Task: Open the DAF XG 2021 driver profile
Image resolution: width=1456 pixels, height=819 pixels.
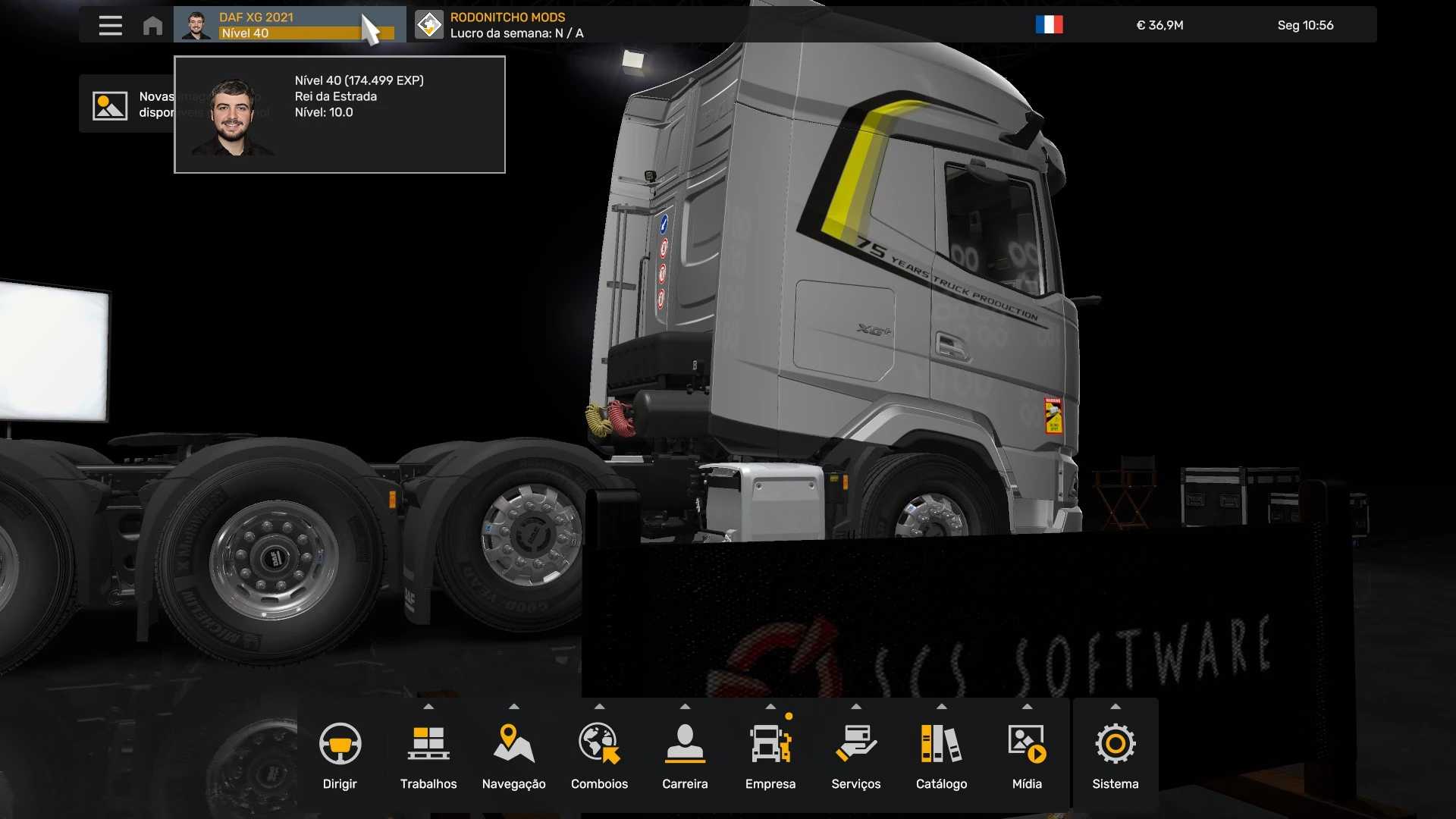Action: click(288, 25)
